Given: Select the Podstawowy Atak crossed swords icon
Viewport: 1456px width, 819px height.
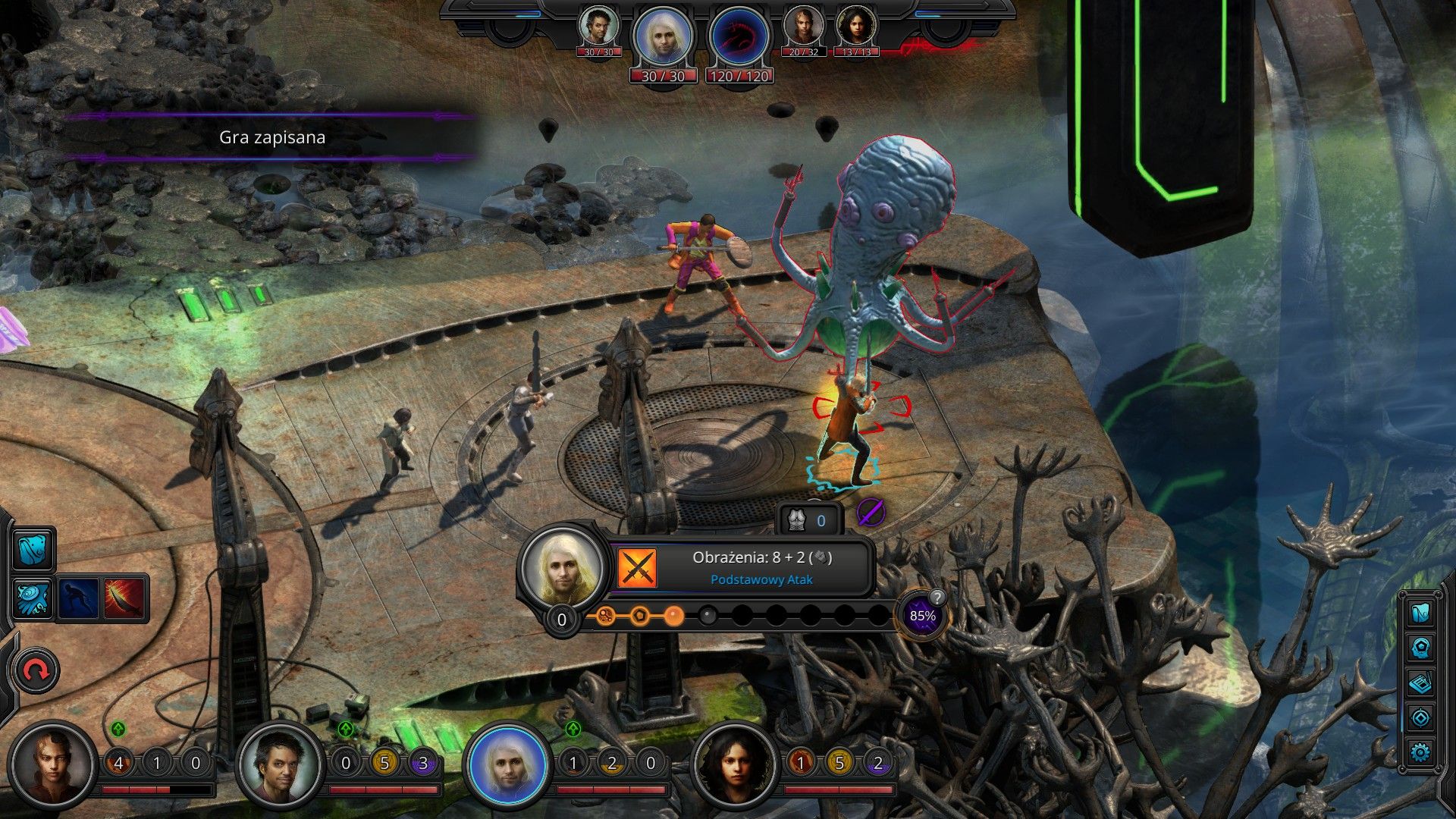Looking at the screenshot, I should coord(637,568).
